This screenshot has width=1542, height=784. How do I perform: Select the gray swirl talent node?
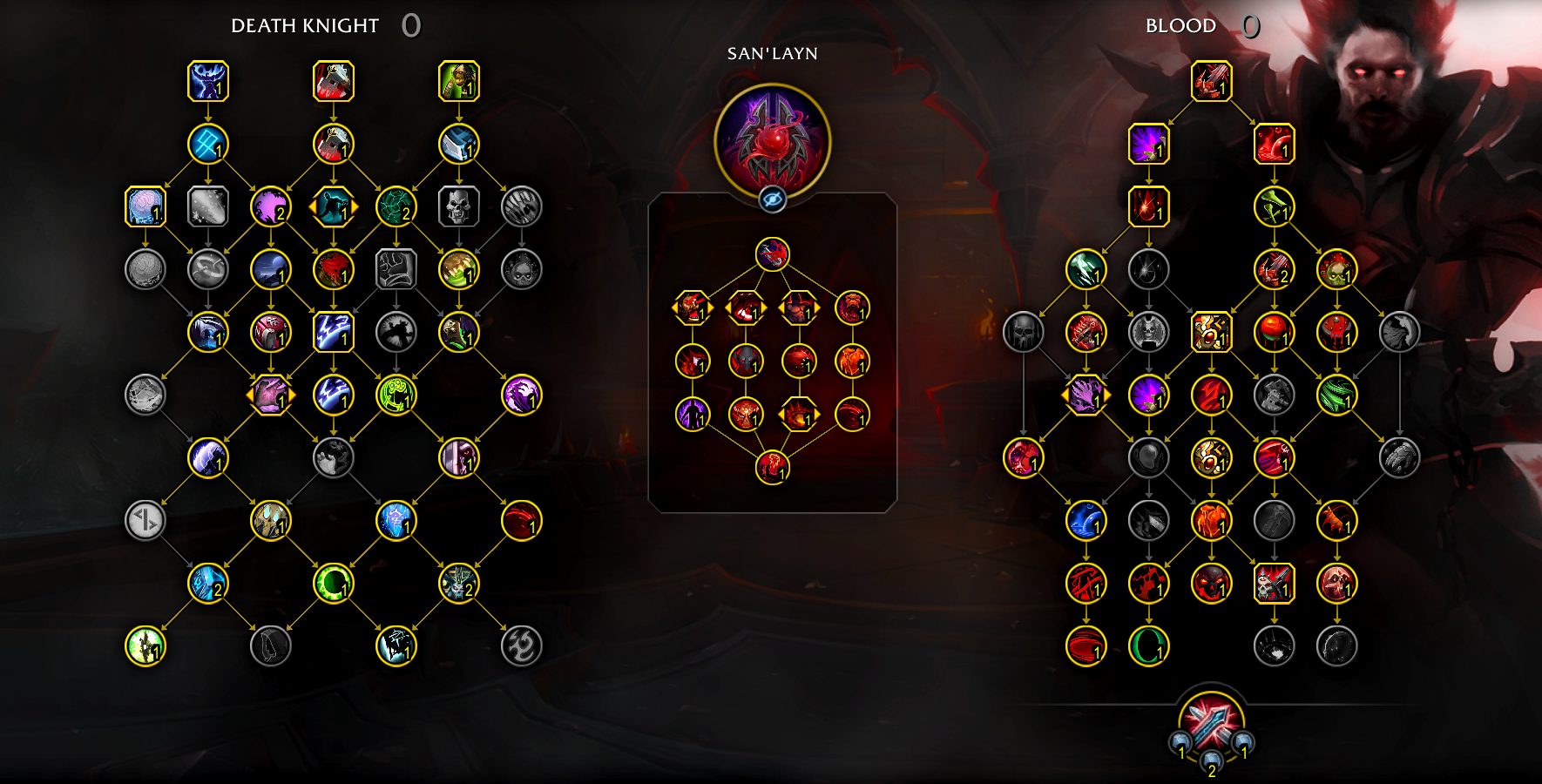(522, 646)
